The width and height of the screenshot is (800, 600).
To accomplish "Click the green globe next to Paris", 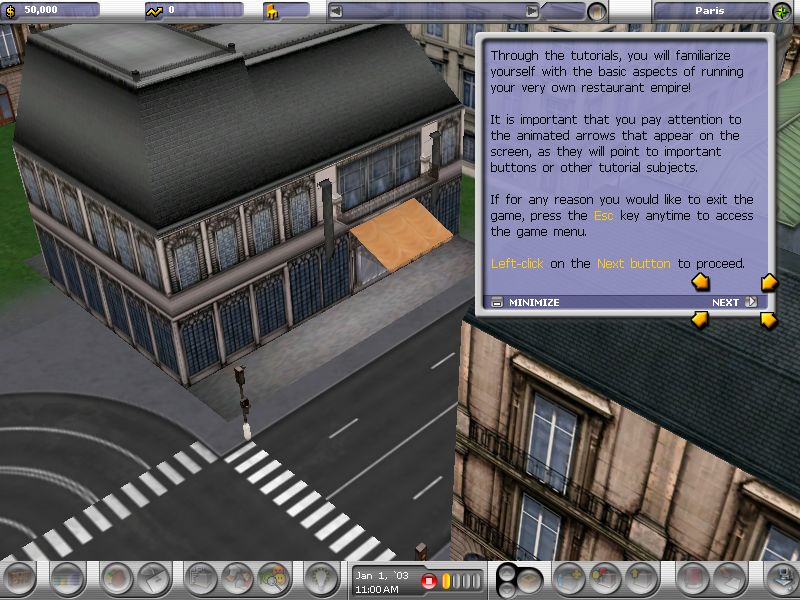I will tap(782, 11).
